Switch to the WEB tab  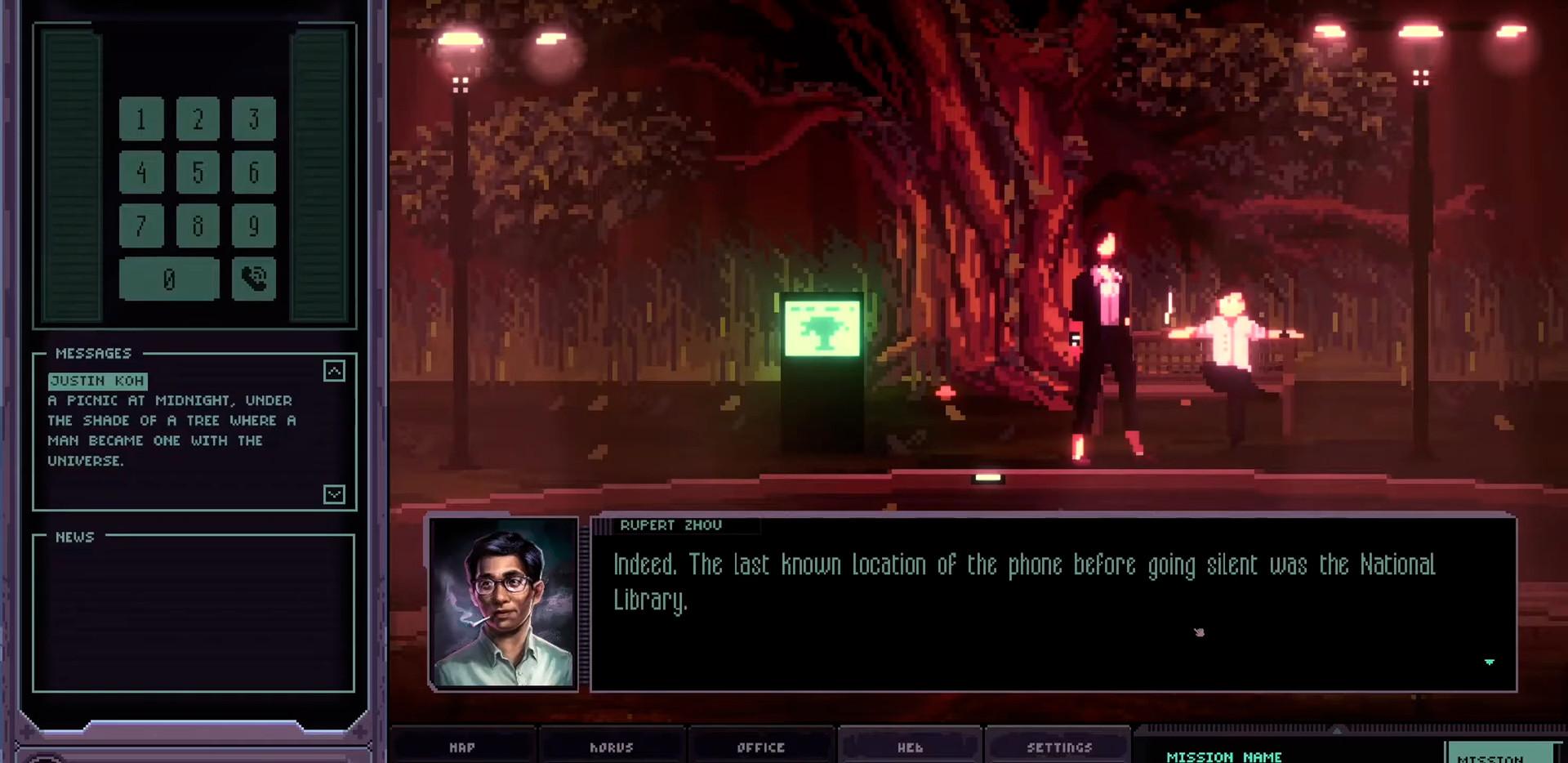(x=909, y=747)
